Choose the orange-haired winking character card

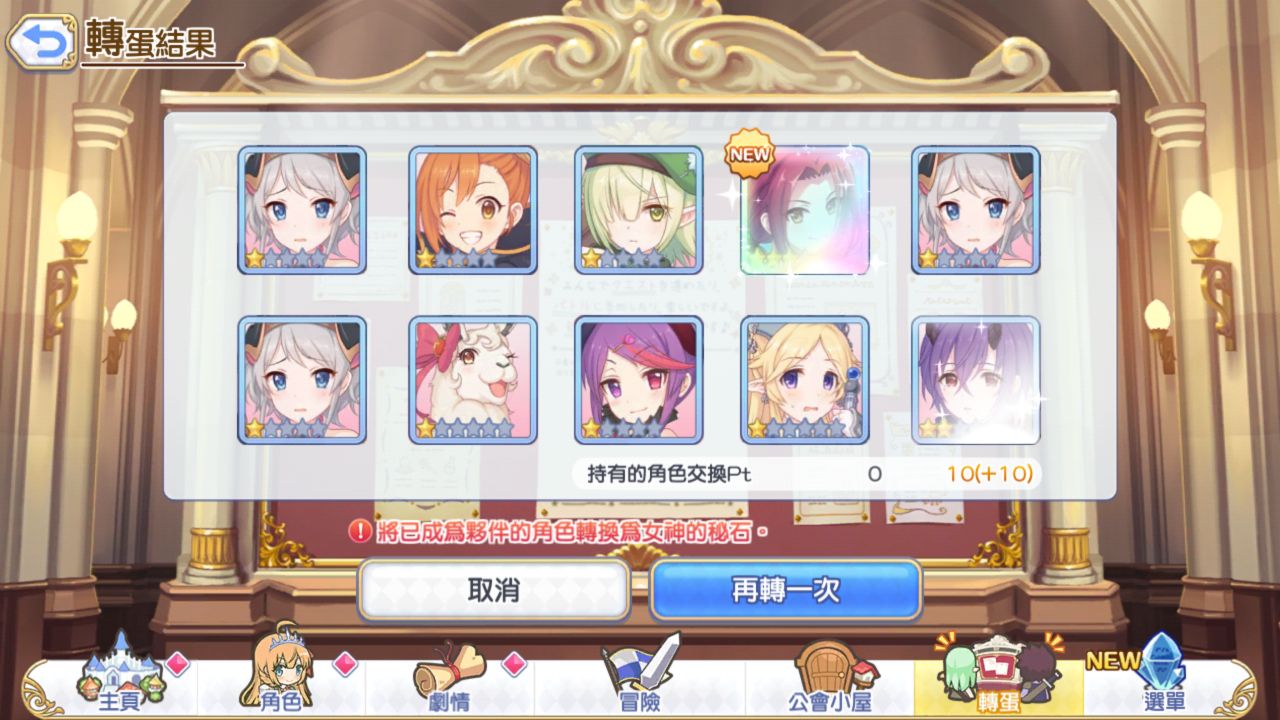click(473, 210)
